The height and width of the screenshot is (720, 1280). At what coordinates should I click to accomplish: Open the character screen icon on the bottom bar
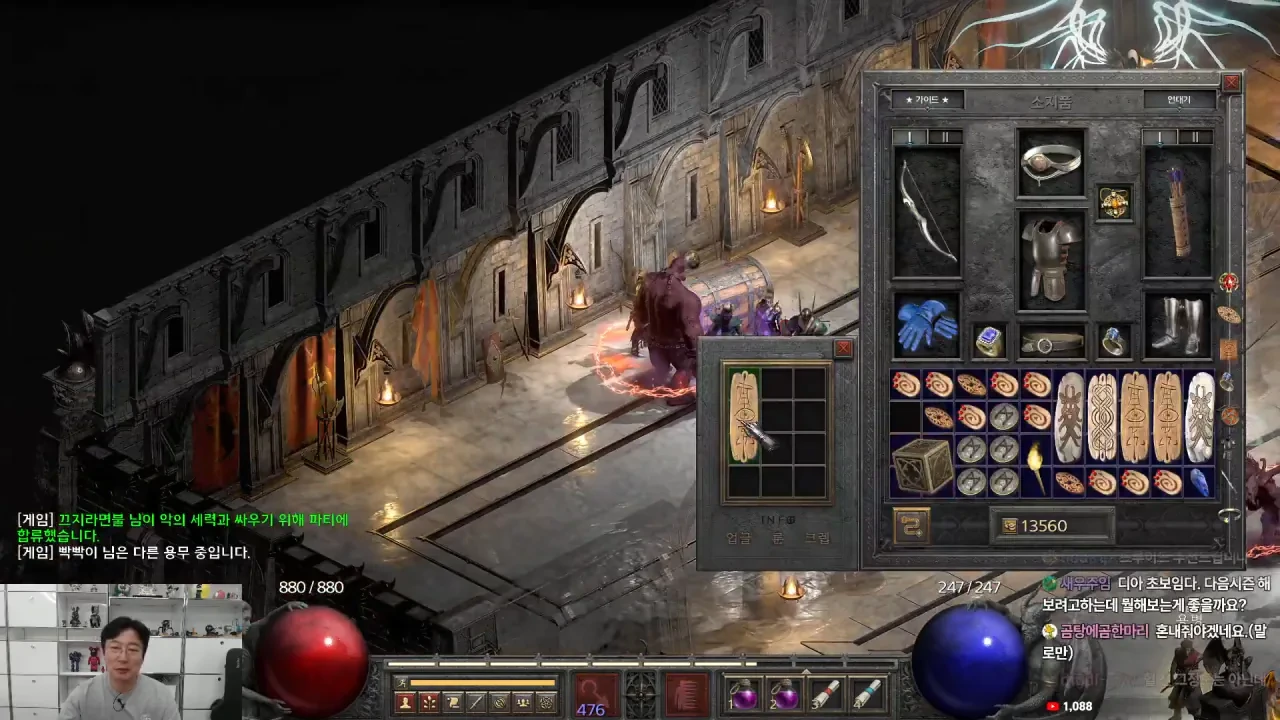pos(405,702)
